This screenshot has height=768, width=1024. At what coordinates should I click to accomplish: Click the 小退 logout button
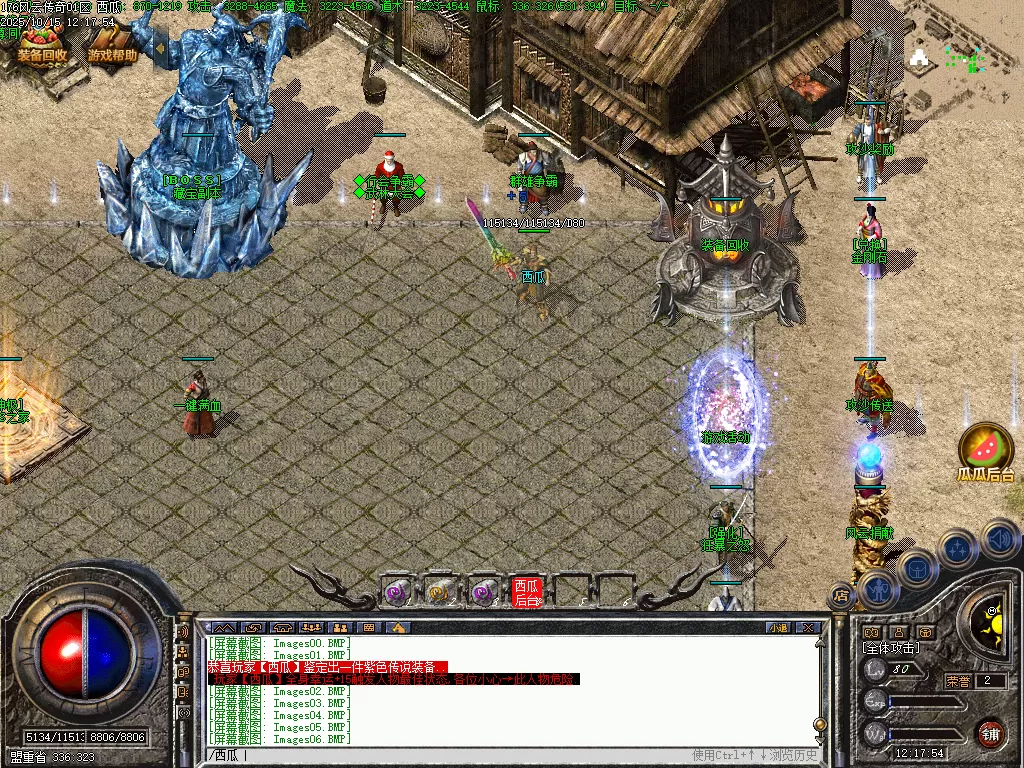(x=778, y=627)
